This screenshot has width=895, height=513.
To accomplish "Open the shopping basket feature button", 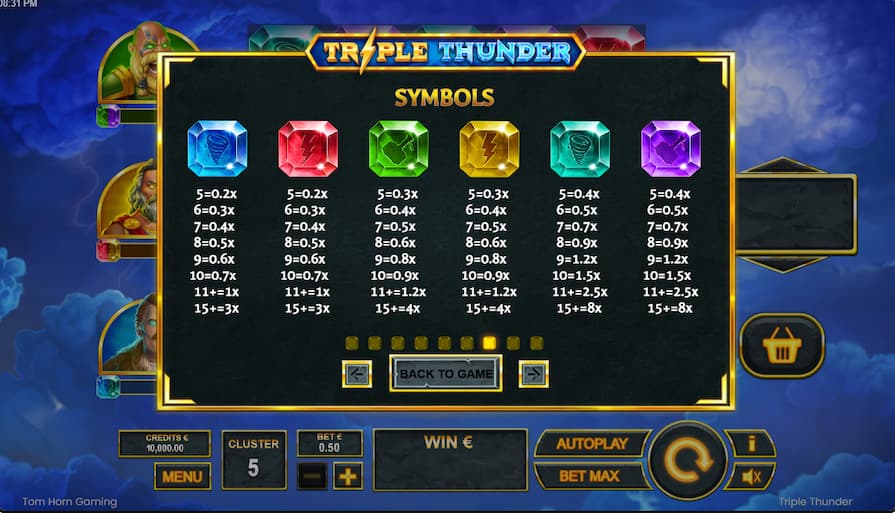I will pyautogui.click(x=782, y=346).
